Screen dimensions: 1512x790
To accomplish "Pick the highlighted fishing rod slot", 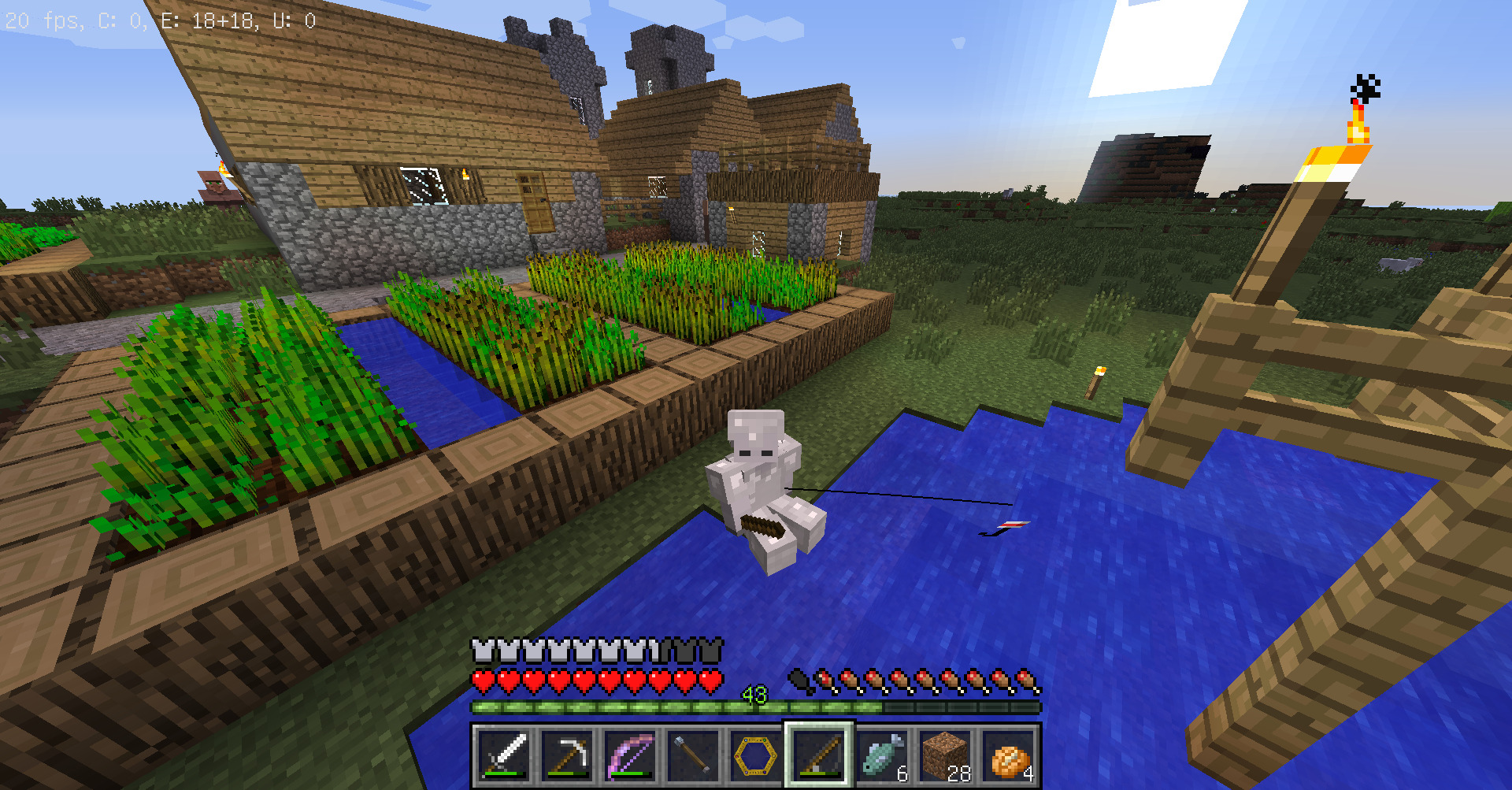I will click(x=819, y=755).
